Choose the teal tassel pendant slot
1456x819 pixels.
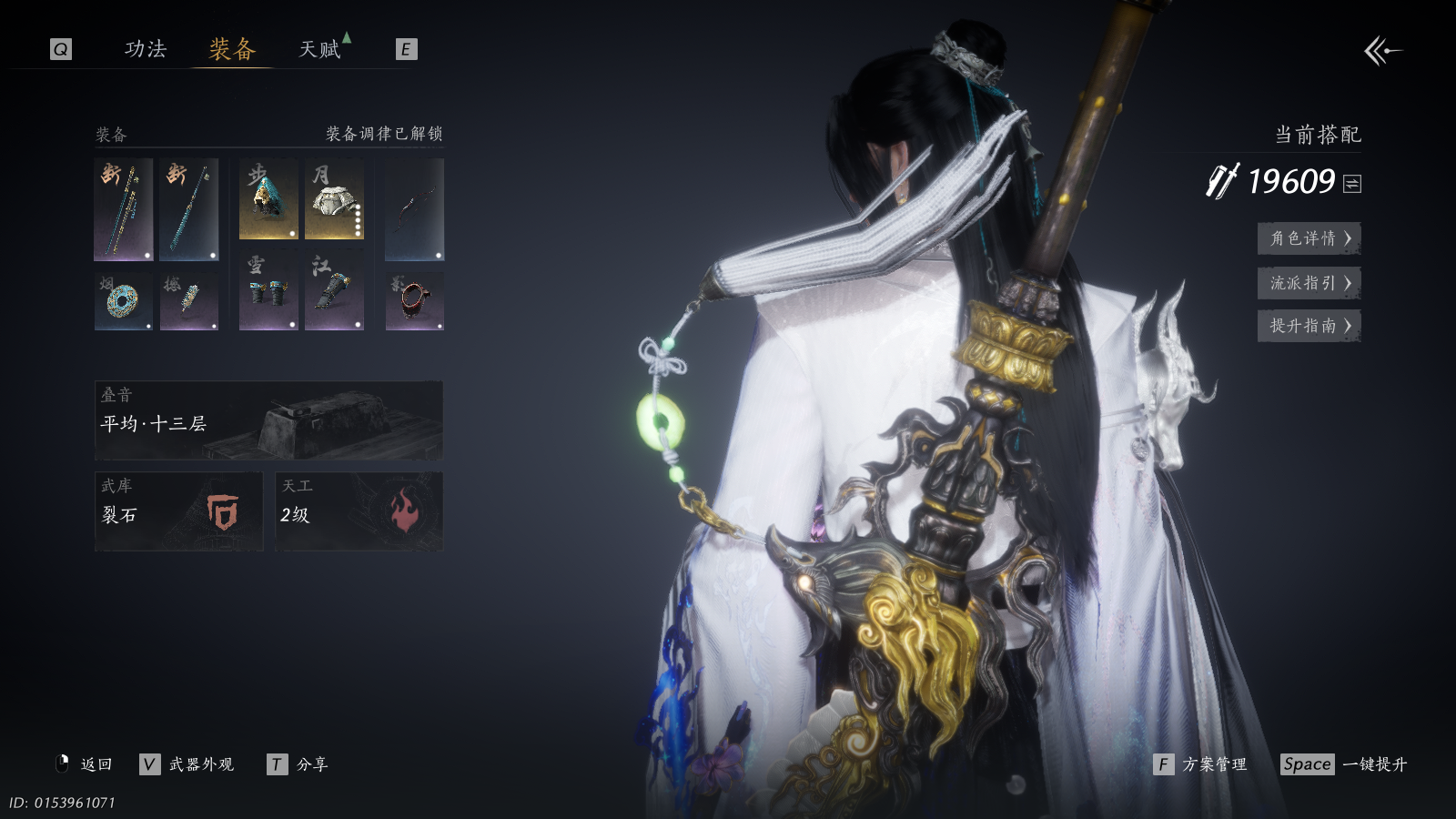pos(189,301)
